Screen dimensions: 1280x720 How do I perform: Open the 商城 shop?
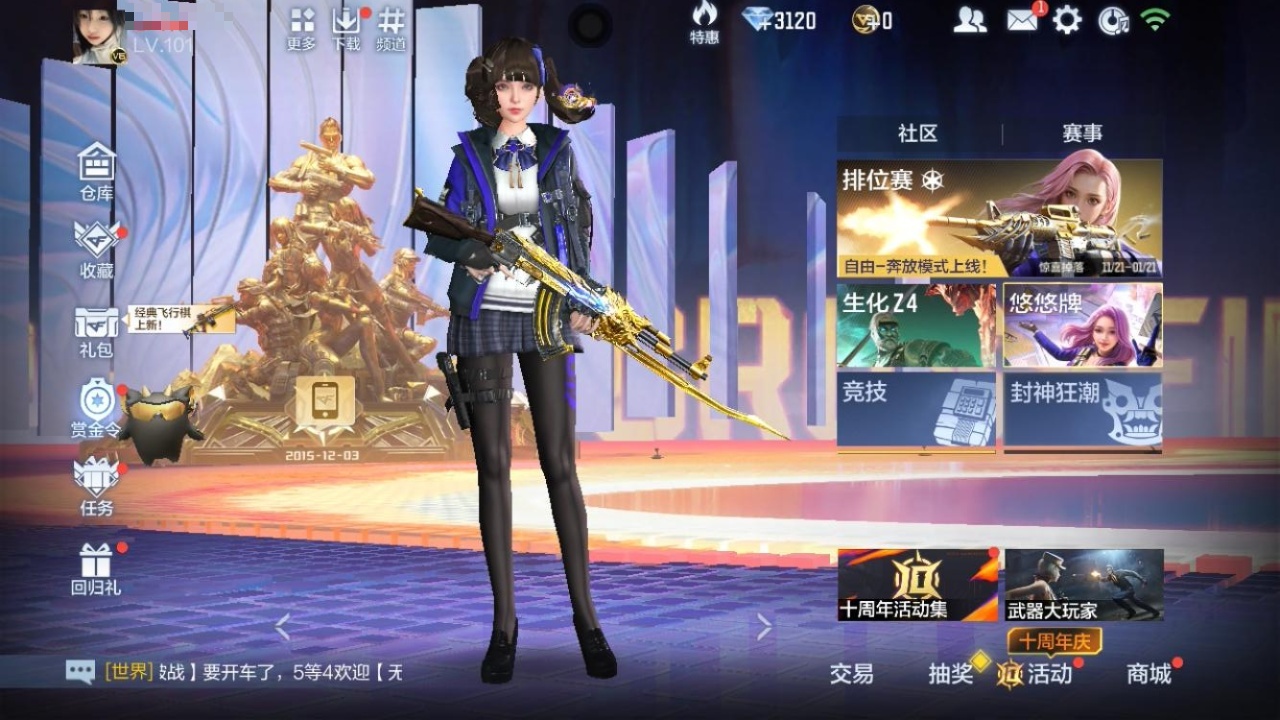[x=1149, y=674]
